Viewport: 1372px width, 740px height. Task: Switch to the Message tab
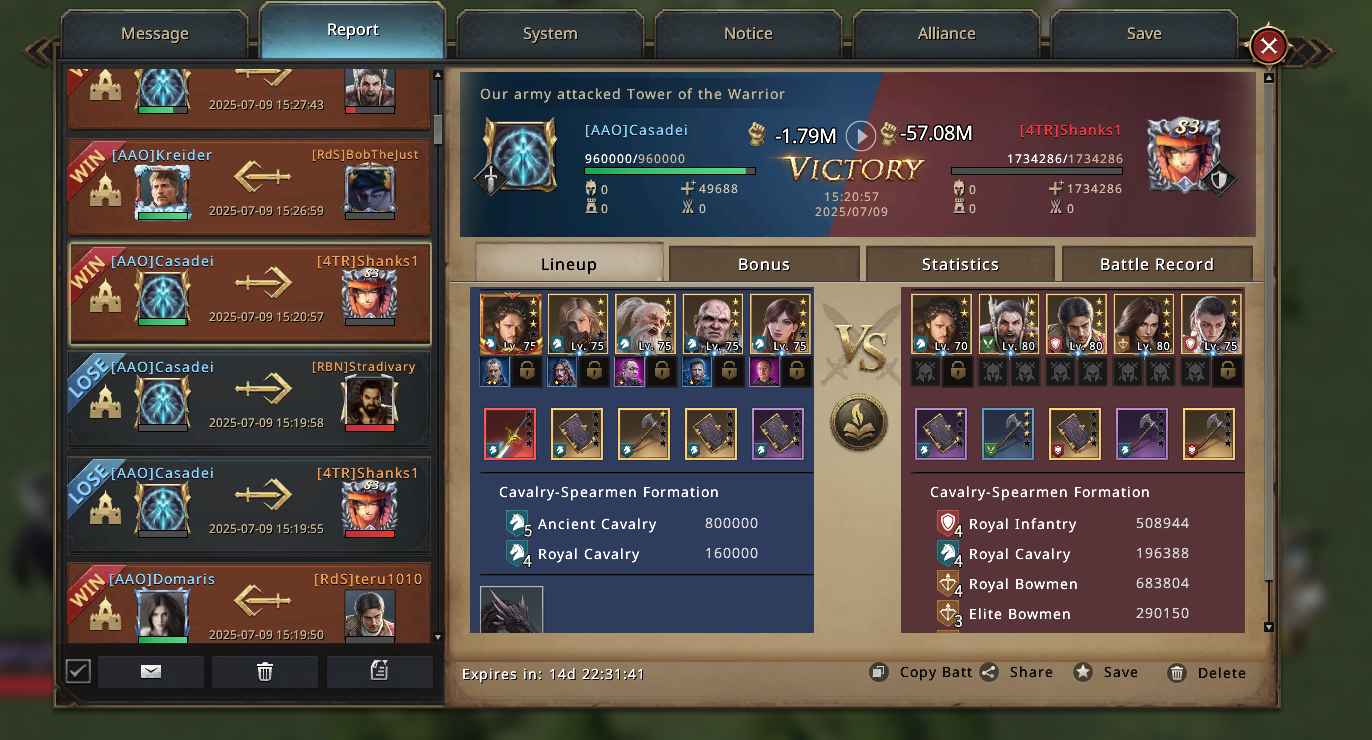(155, 34)
